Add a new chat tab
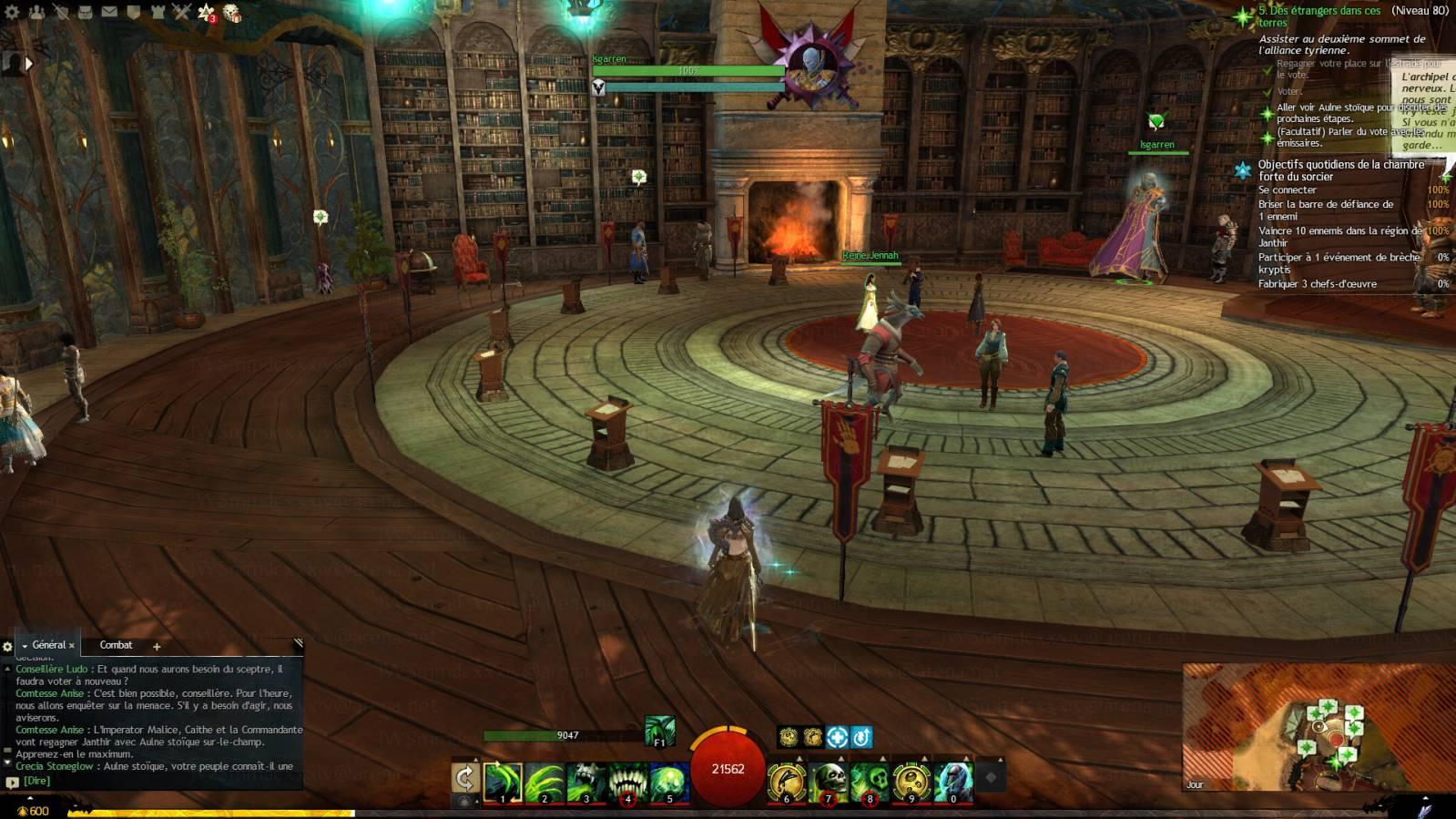Image resolution: width=1456 pixels, height=819 pixels. 157,646
